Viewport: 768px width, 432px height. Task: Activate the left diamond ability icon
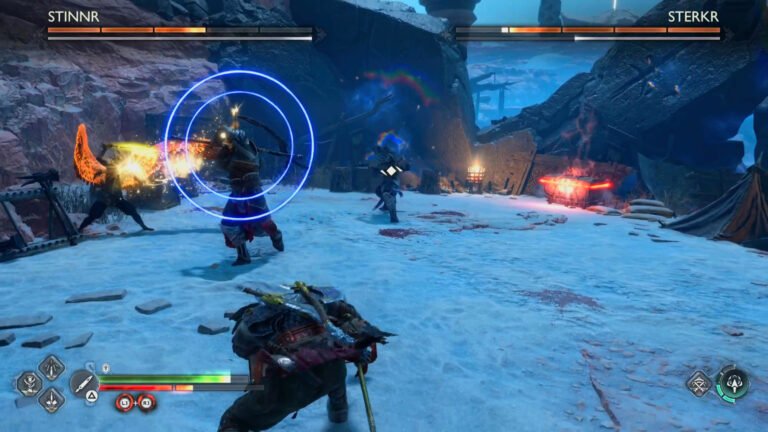click(x=29, y=383)
